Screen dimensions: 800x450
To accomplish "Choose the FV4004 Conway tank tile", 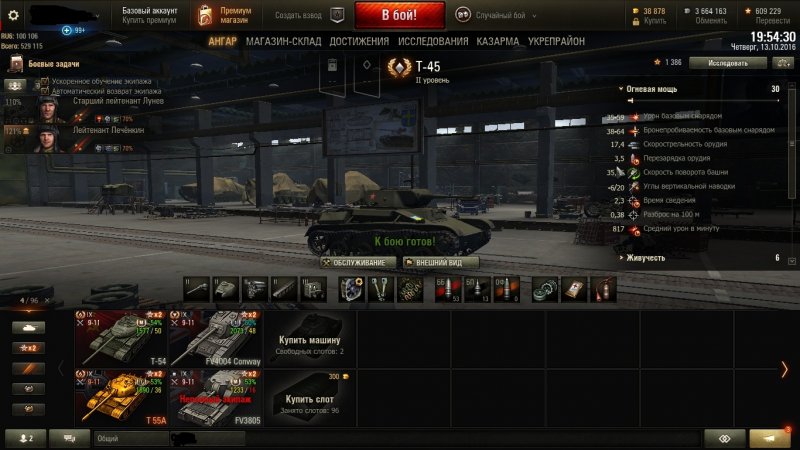I will coord(215,339).
